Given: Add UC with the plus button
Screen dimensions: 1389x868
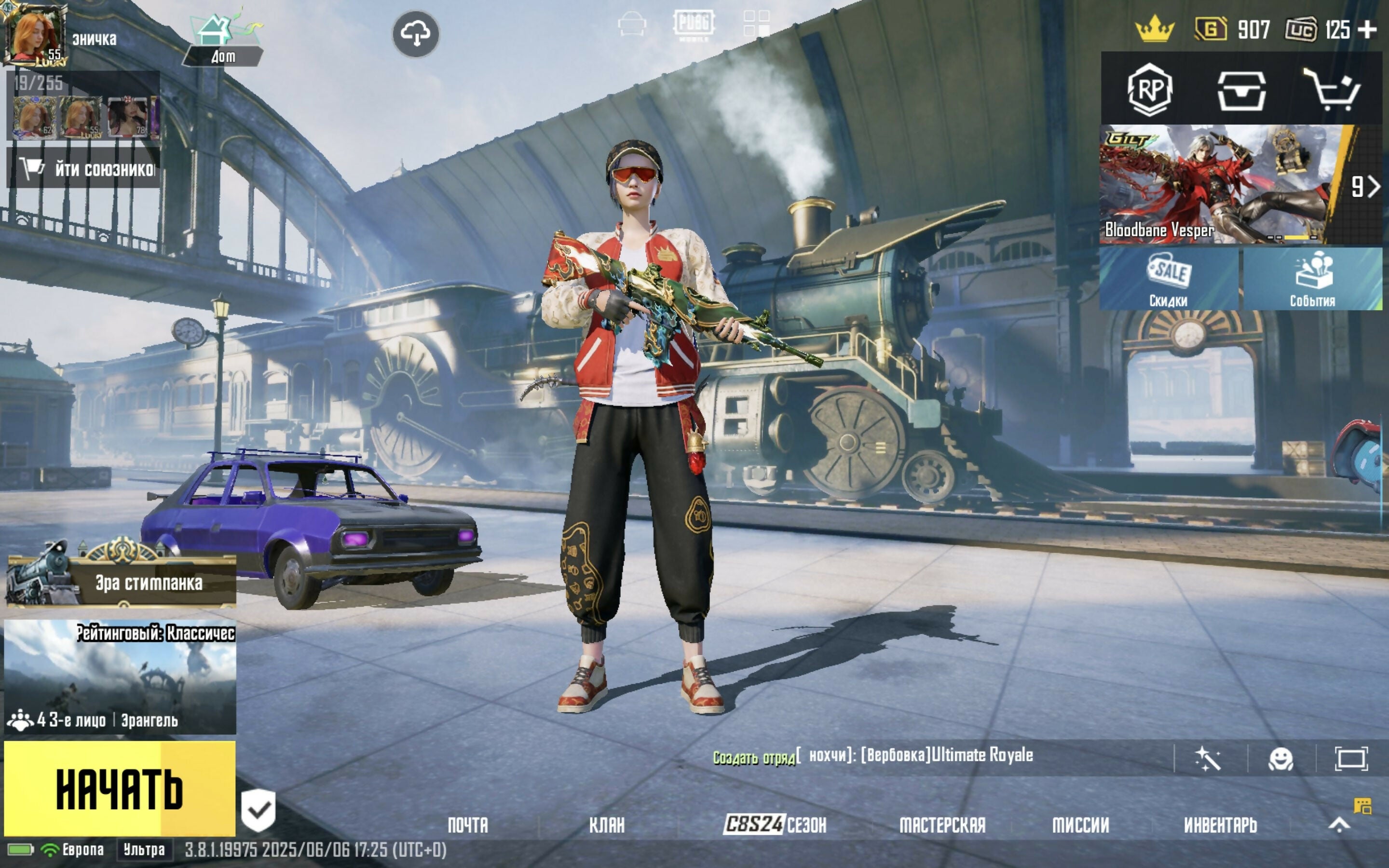Looking at the screenshot, I should (1369, 30).
